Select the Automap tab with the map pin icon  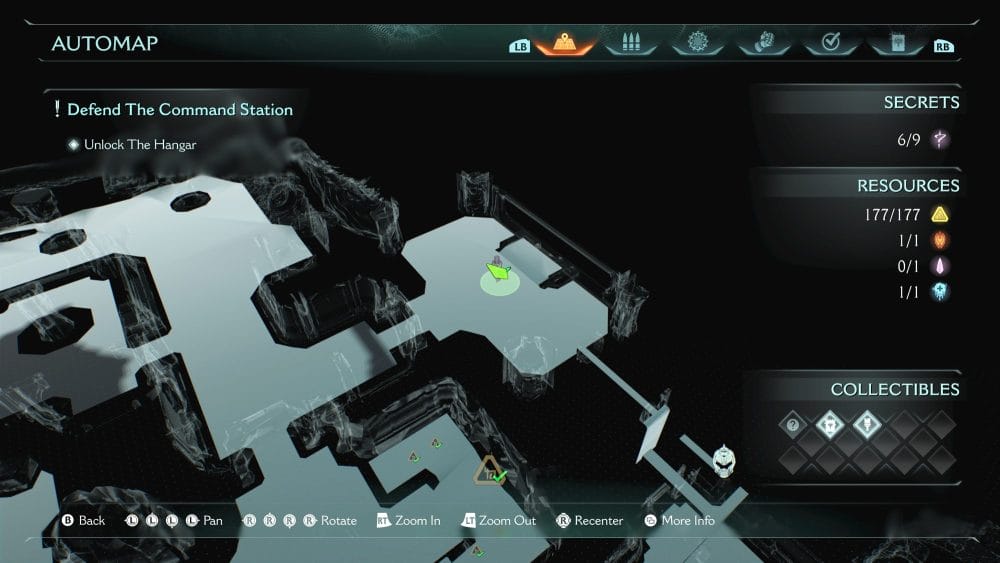[566, 43]
